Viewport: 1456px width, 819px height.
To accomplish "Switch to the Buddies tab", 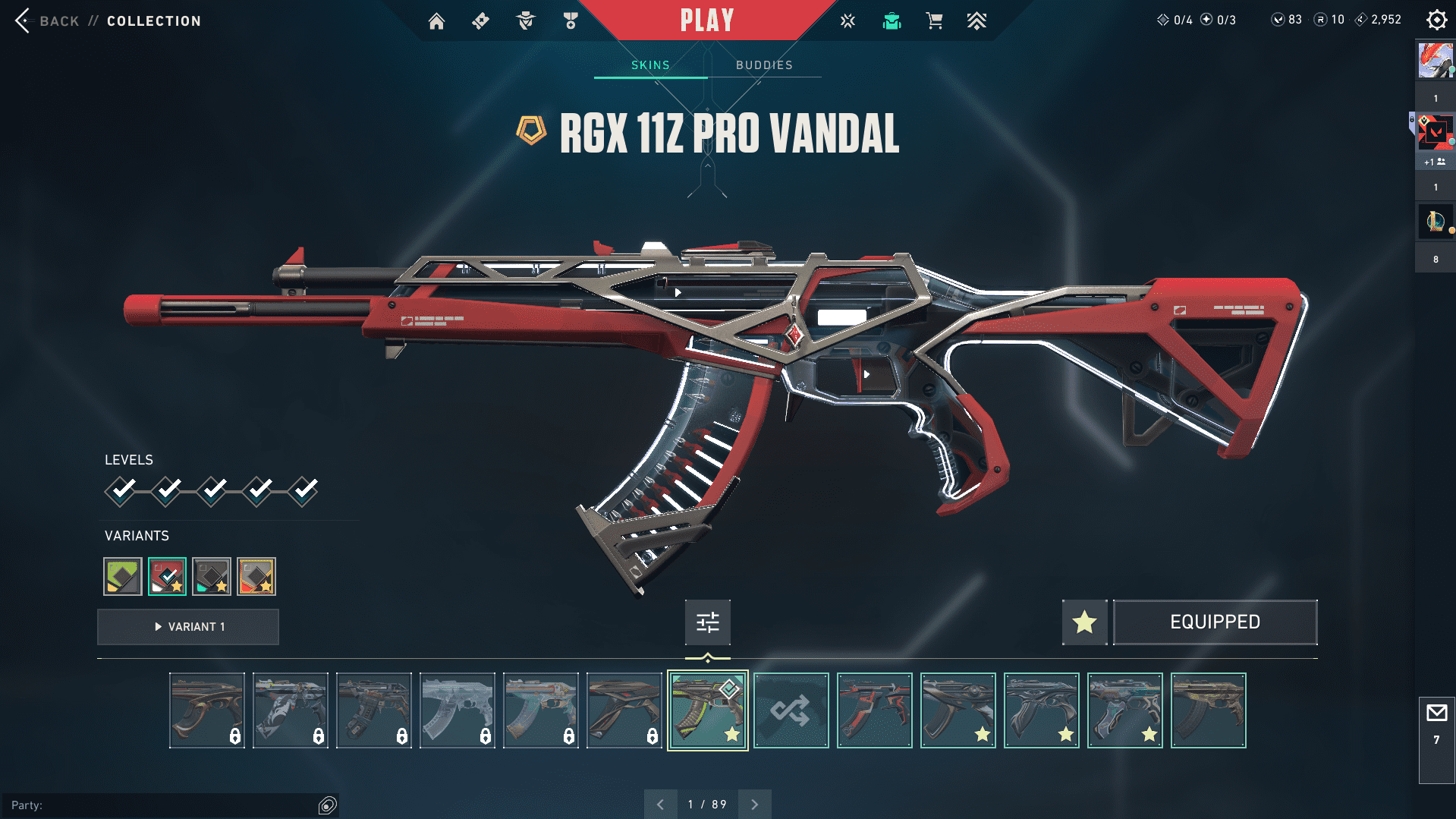I will pyautogui.click(x=764, y=65).
